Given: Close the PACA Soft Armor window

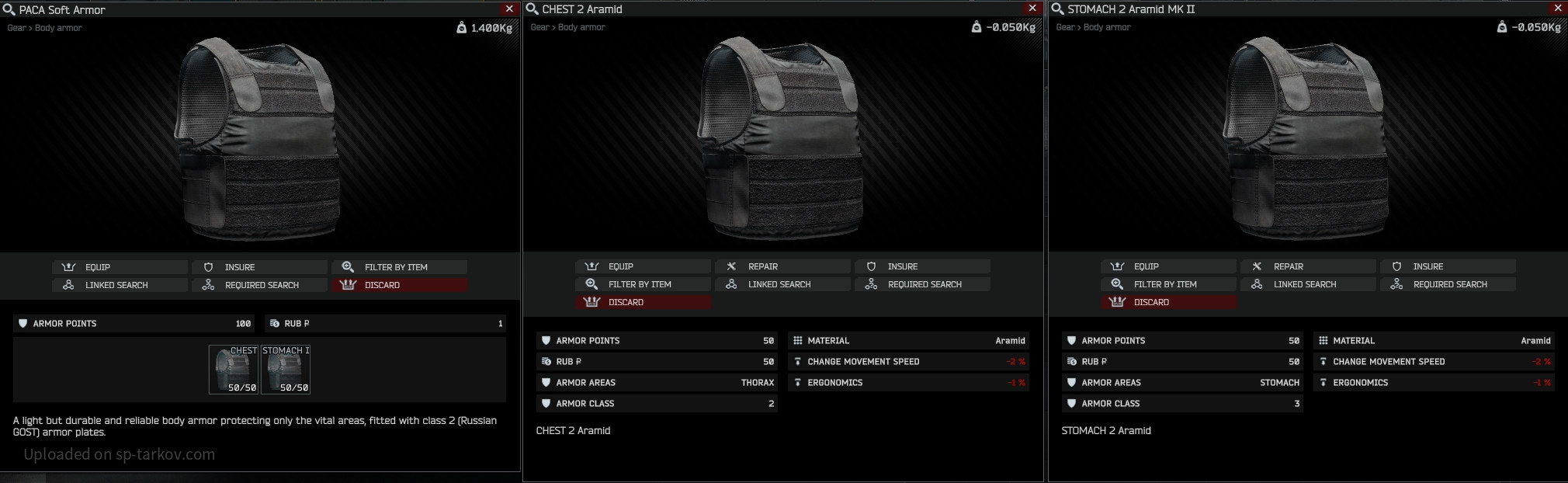Looking at the screenshot, I should [509, 9].
